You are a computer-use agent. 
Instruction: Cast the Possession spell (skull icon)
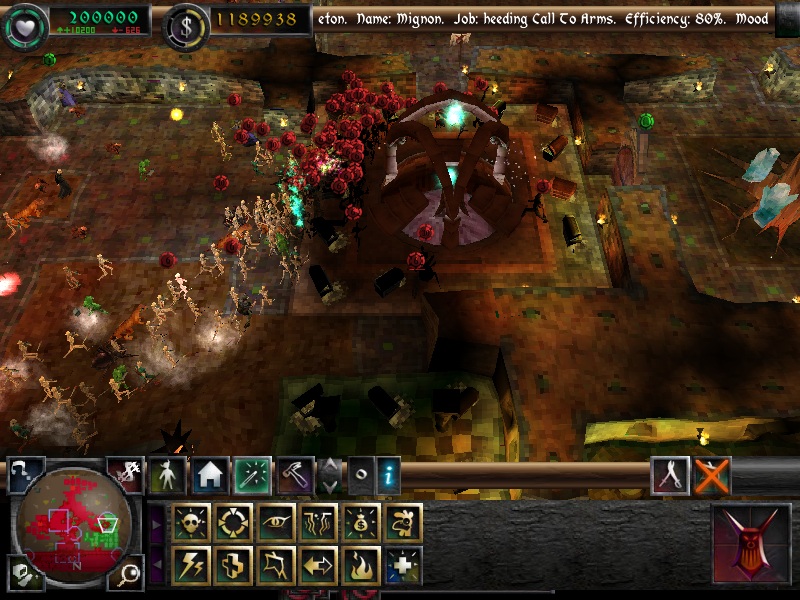[x=191, y=522]
